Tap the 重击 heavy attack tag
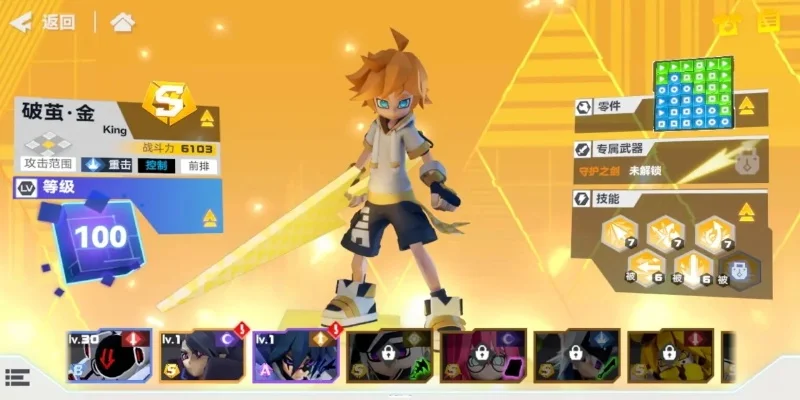The image size is (800, 400). (109, 165)
